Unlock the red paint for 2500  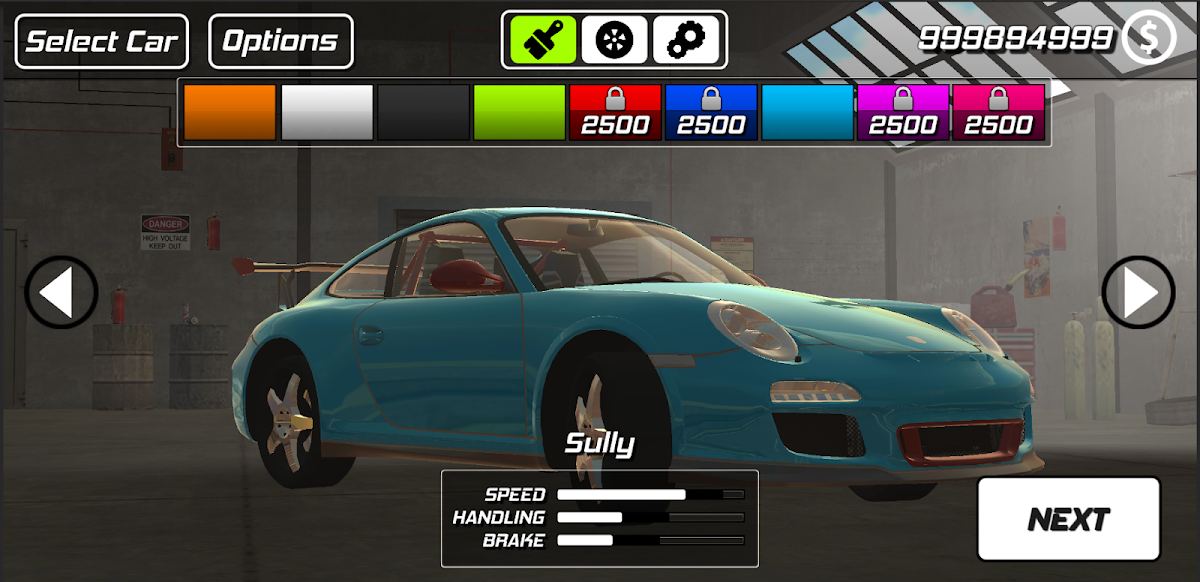tap(615, 112)
